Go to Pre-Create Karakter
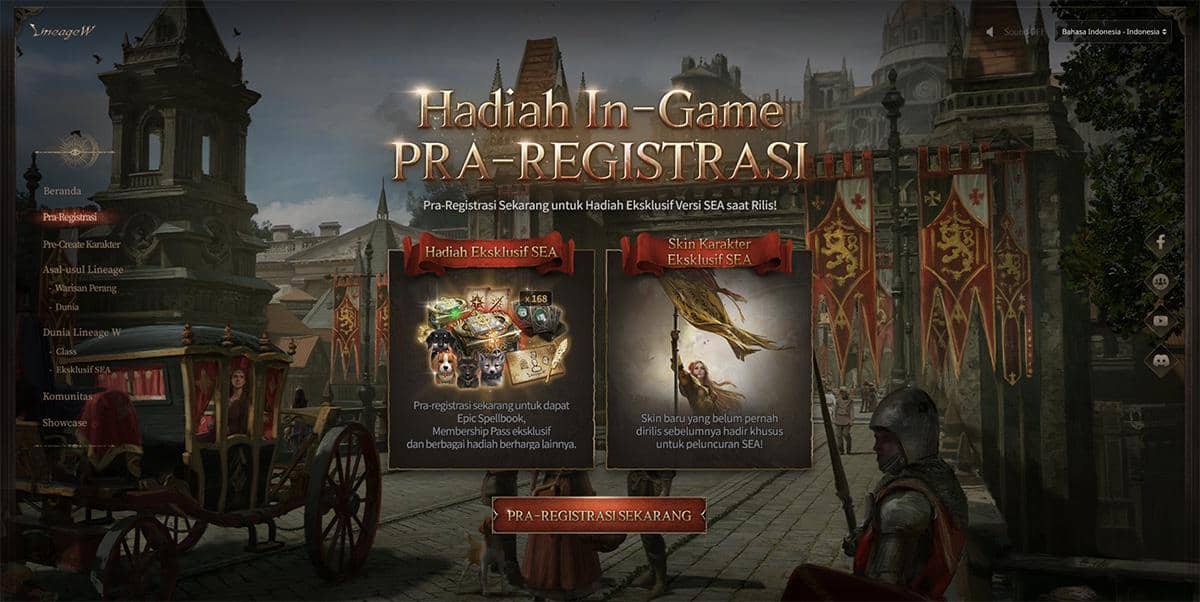 pos(81,244)
